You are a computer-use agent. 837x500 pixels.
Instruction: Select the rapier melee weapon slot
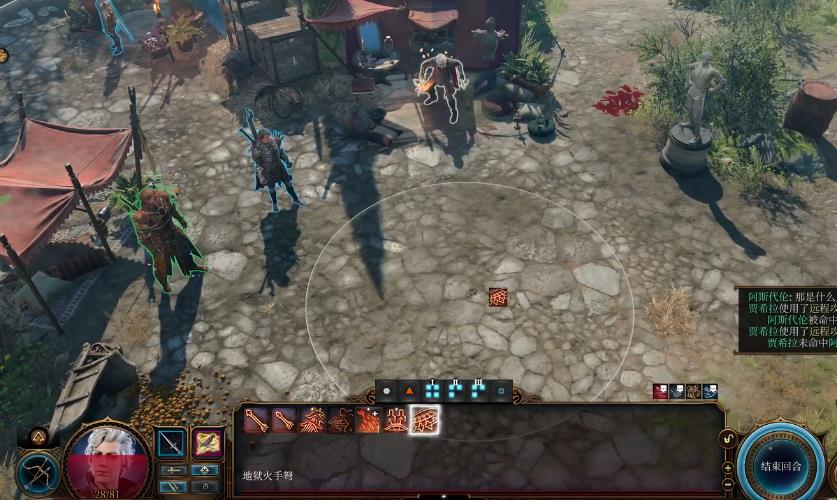click(171, 443)
